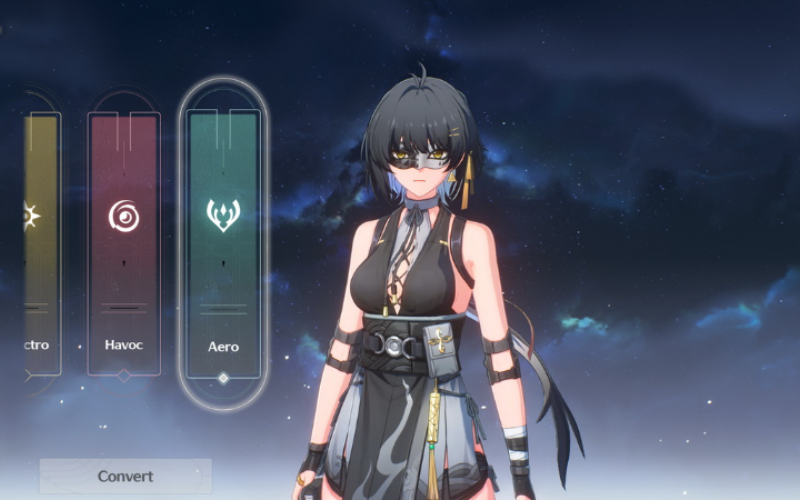Image resolution: width=800 pixels, height=500 pixels.
Task: Choose the red Havoc element card
Action: tap(124, 240)
